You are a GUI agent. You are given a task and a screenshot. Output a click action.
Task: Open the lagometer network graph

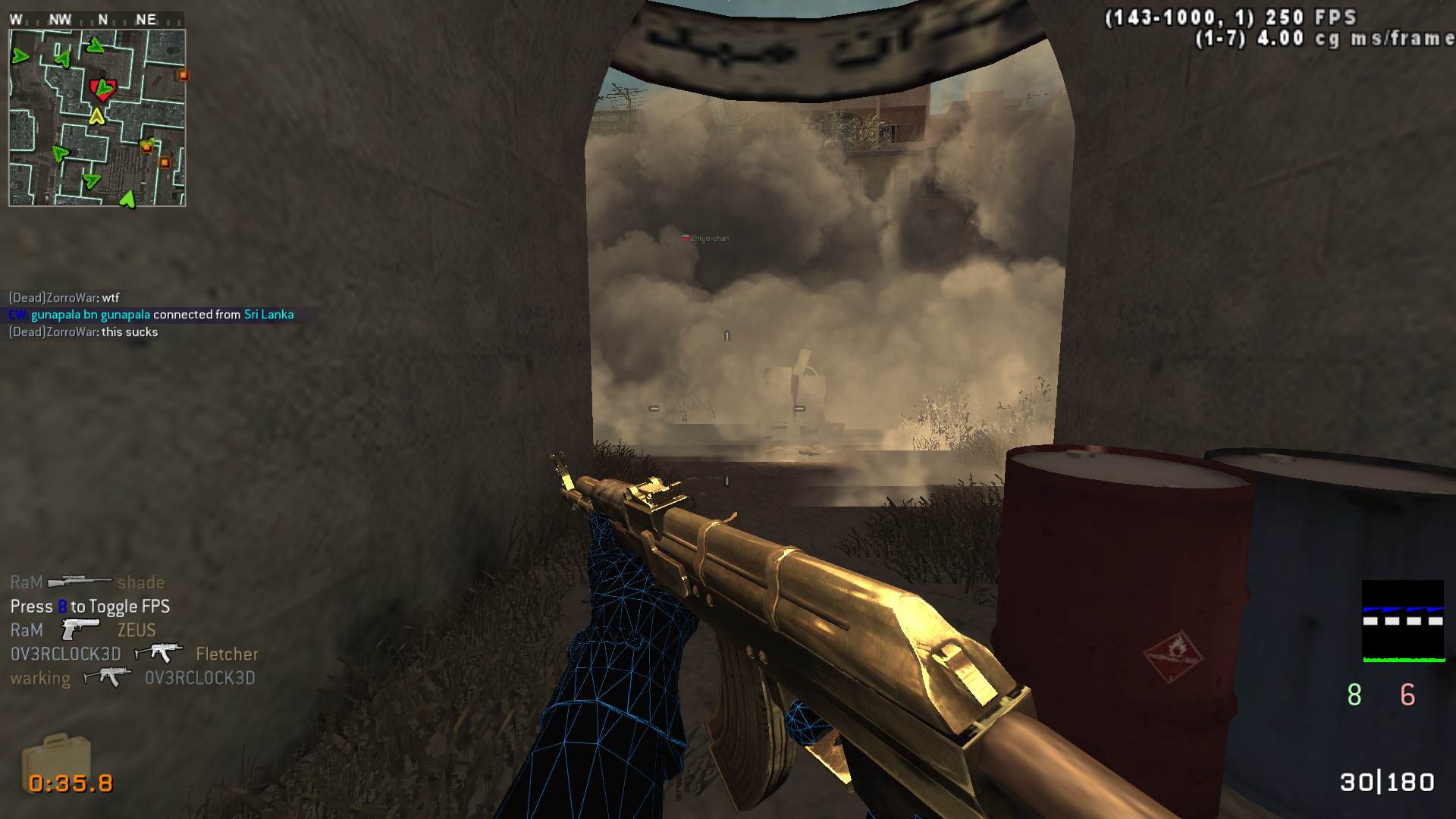[x=1403, y=621]
